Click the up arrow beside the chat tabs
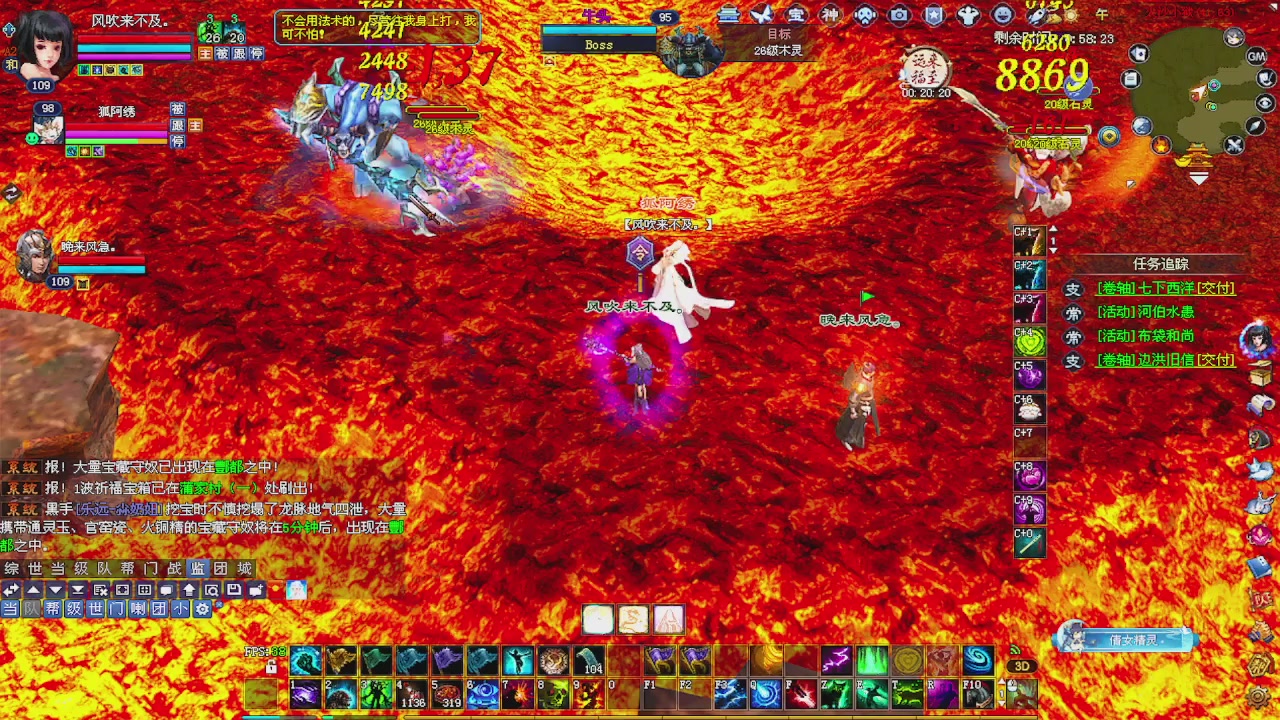Viewport: 1280px width, 720px height. point(33,589)
